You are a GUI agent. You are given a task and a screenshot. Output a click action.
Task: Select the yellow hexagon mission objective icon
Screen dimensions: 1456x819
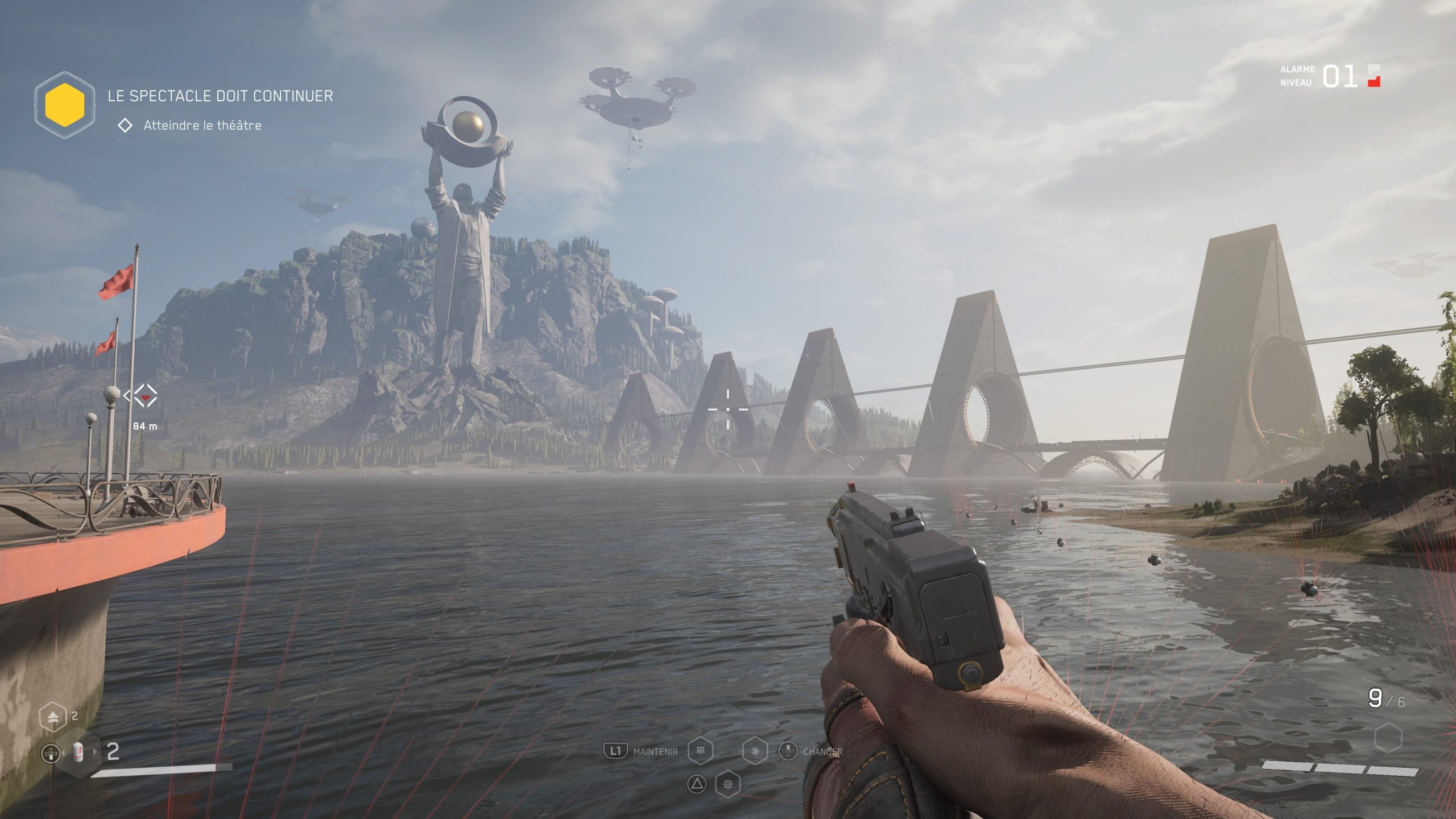[x=67, y=106]
